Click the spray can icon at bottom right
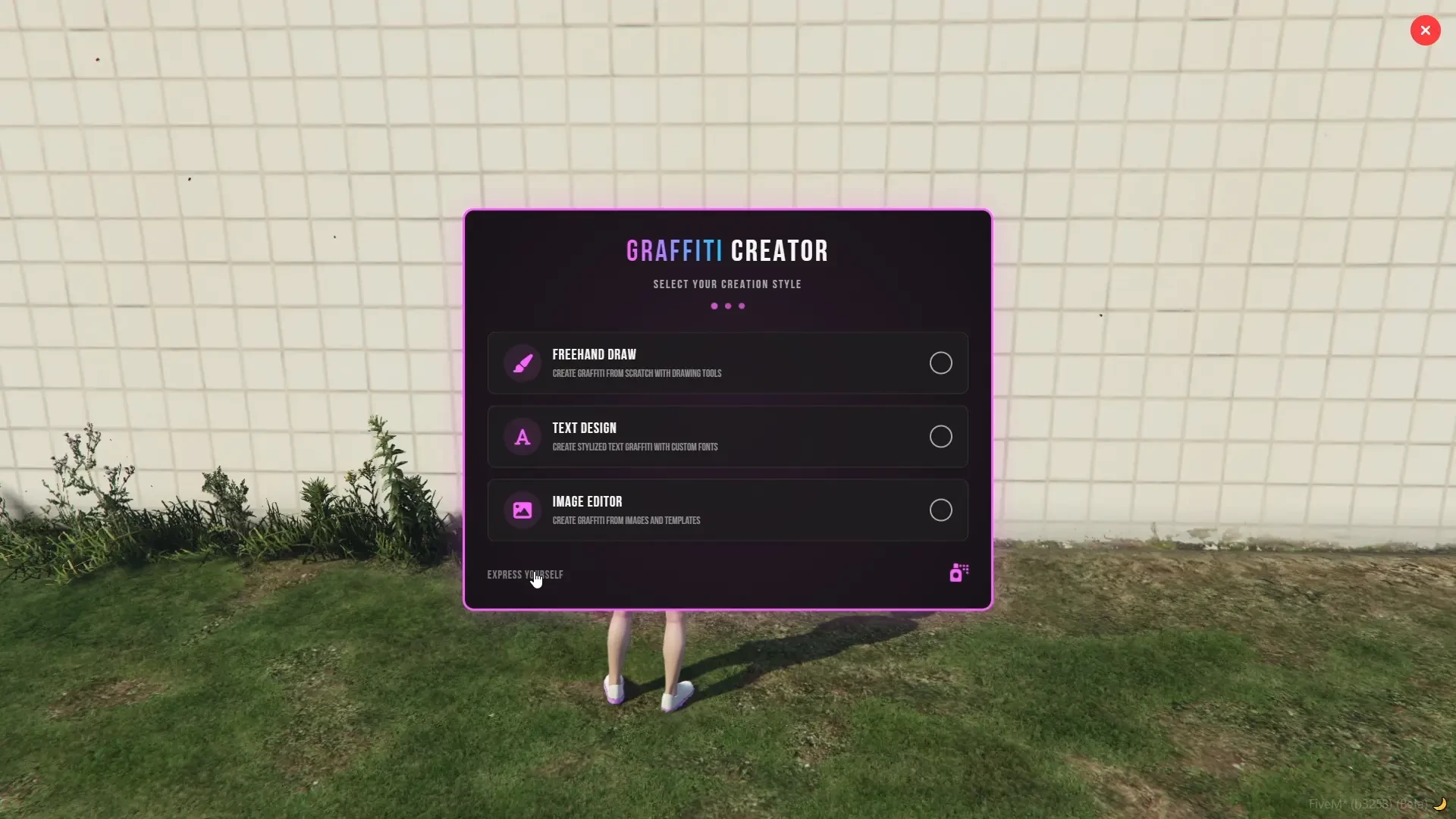Viewport: 1456px width, 819px height. coord(957,573)
